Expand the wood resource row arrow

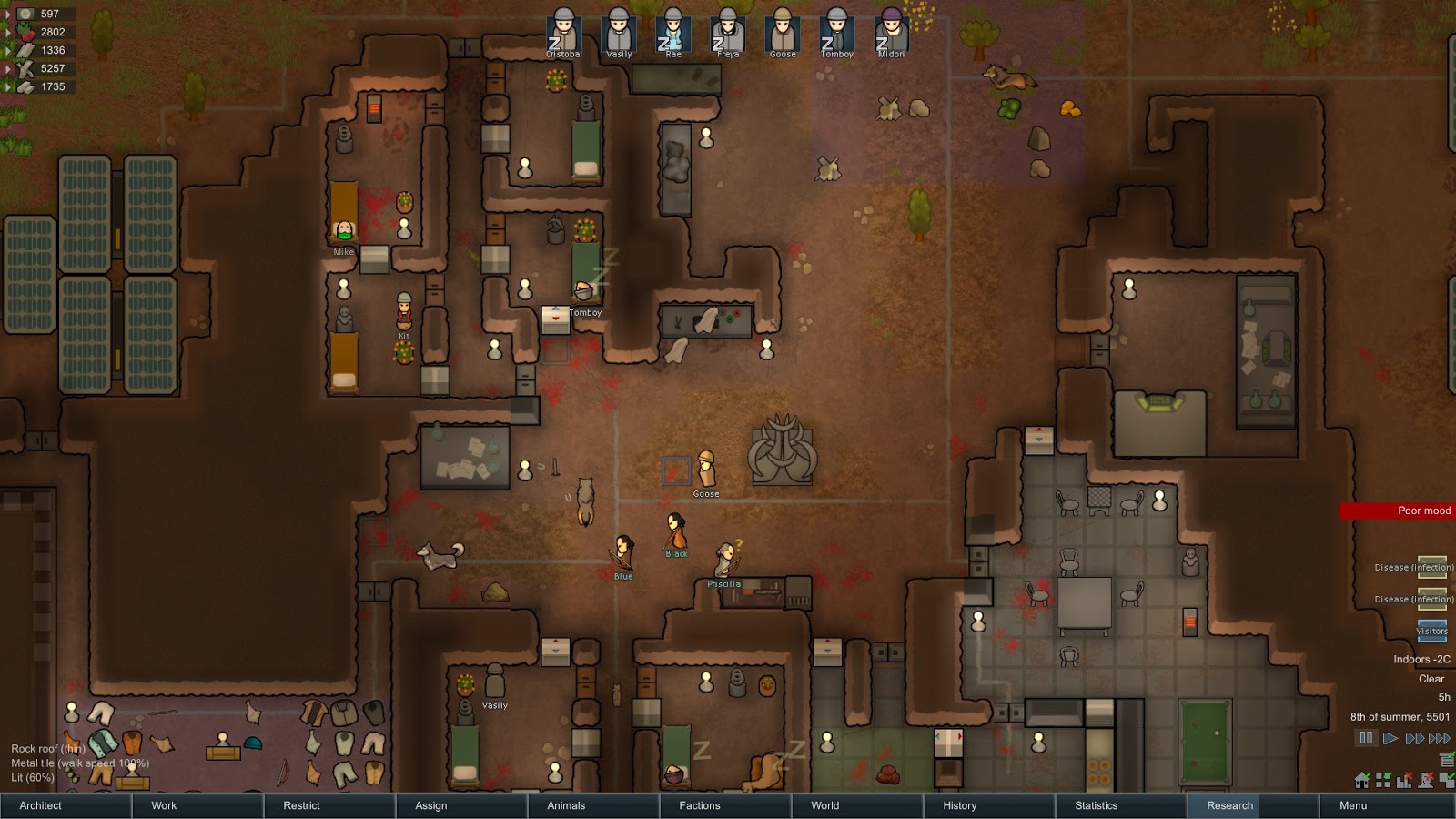(8, 68)
